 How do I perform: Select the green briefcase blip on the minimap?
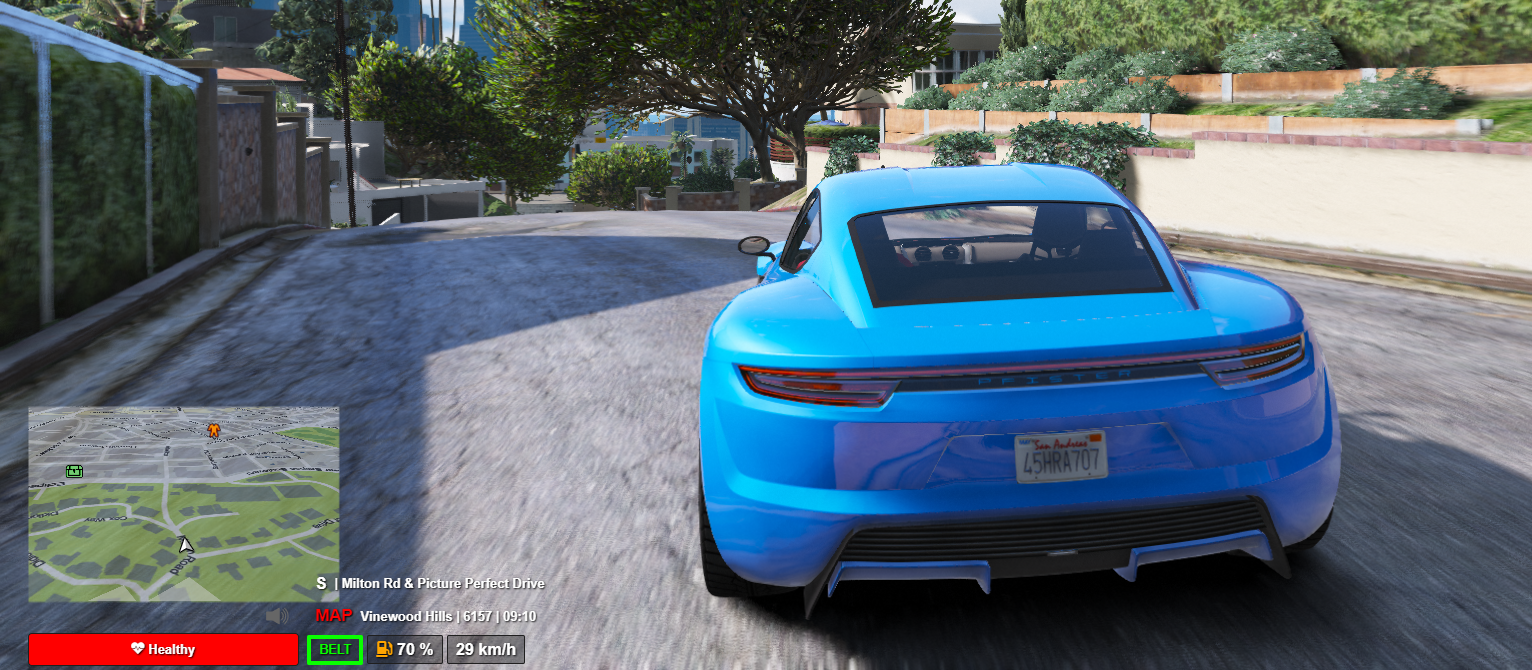(x=74, y=471)
